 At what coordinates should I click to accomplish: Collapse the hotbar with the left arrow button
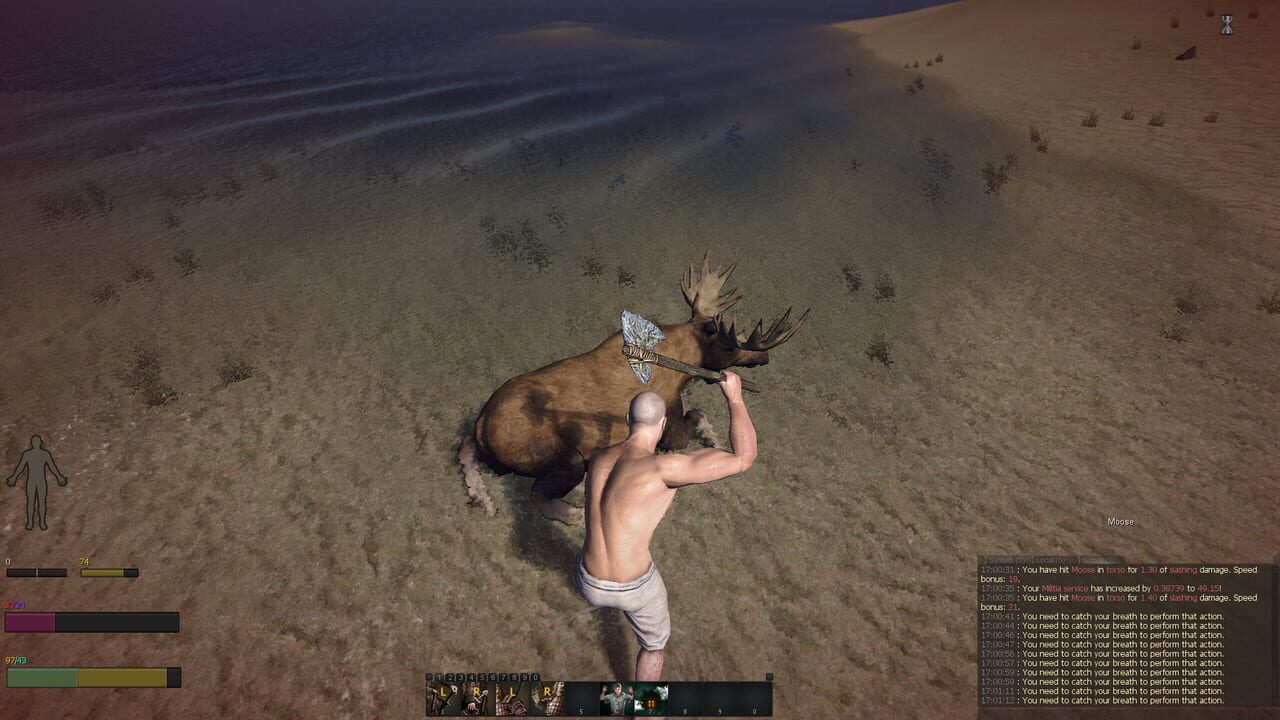point(430,677)
